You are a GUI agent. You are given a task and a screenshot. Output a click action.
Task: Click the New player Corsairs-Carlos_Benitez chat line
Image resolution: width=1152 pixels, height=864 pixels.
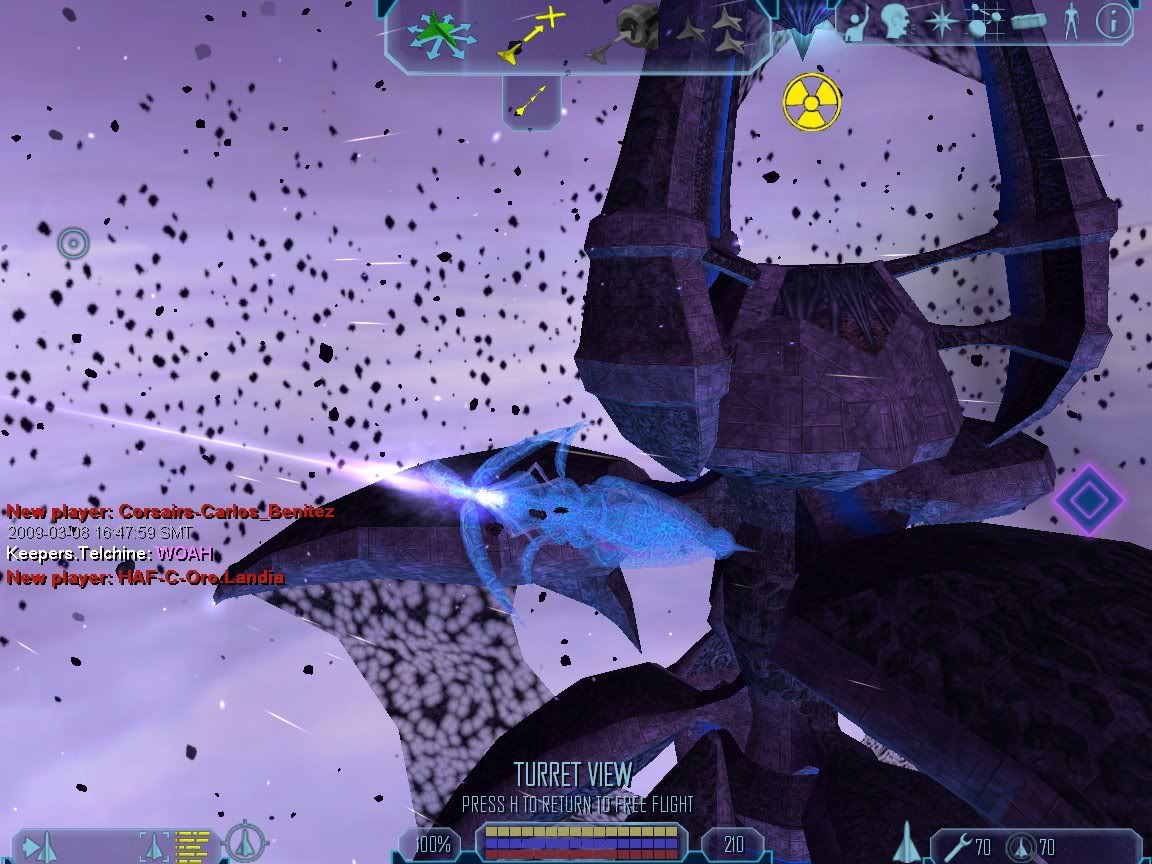170,511
